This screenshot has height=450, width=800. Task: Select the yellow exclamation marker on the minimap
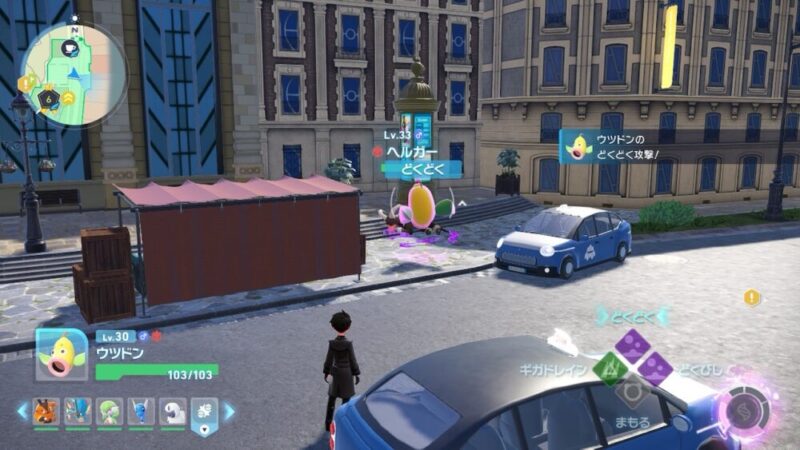pyautogui.click(x=27, y=84)
